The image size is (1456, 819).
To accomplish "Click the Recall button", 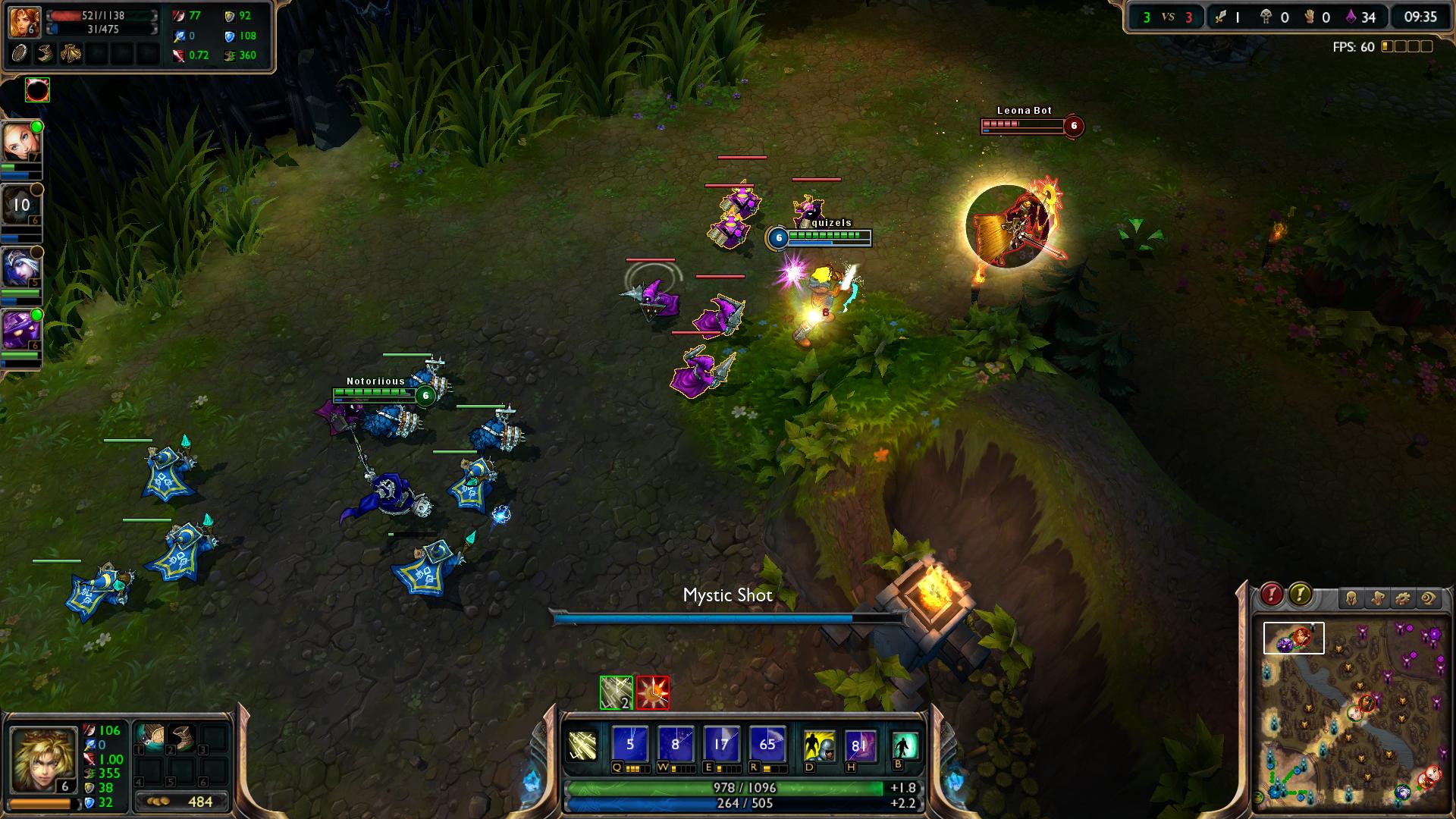I will [x=904, y=745].
